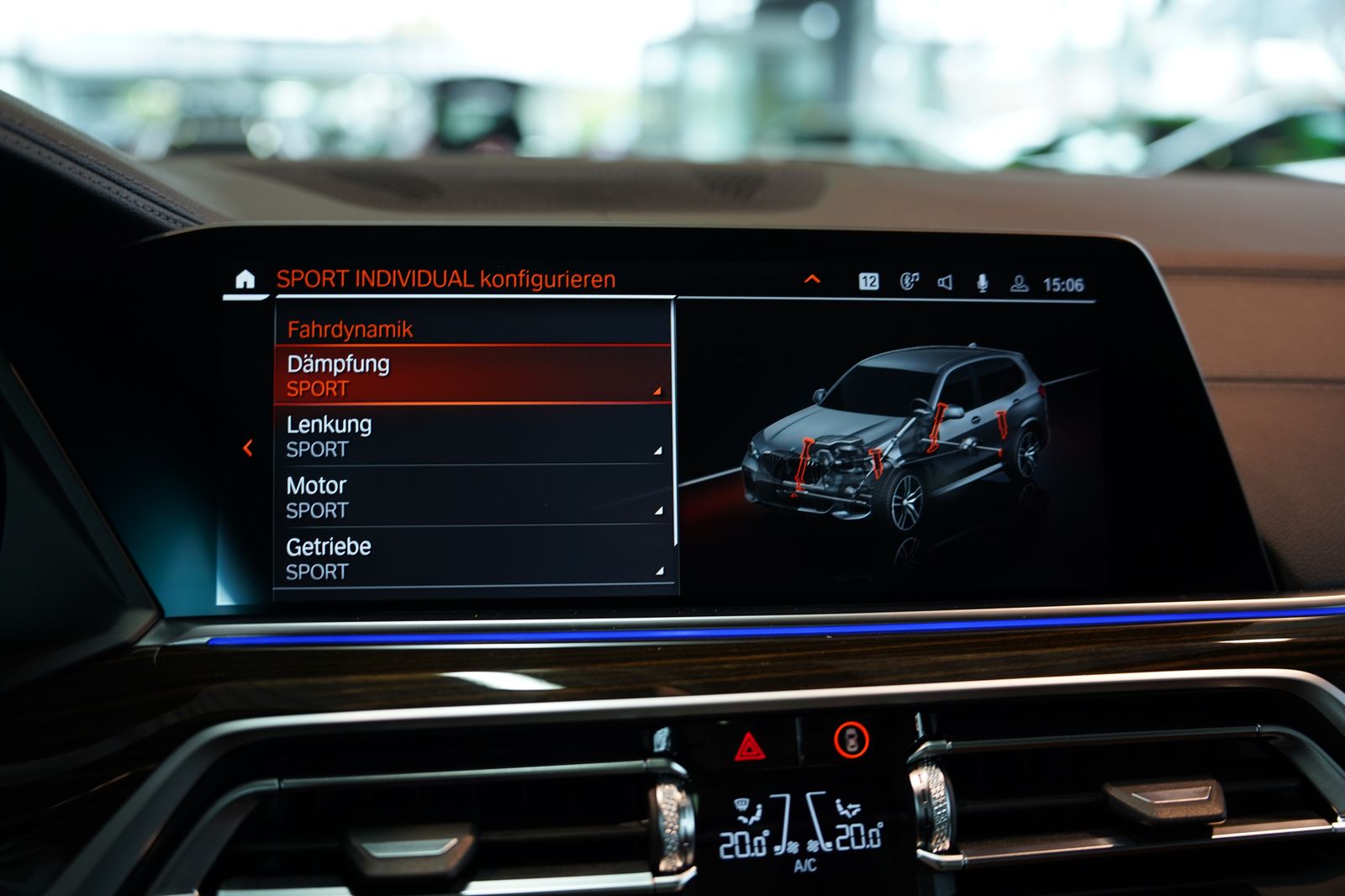The width and height of the screenshot is (1345, 896).
Task: Open the home screen icon
Action: 245,279
